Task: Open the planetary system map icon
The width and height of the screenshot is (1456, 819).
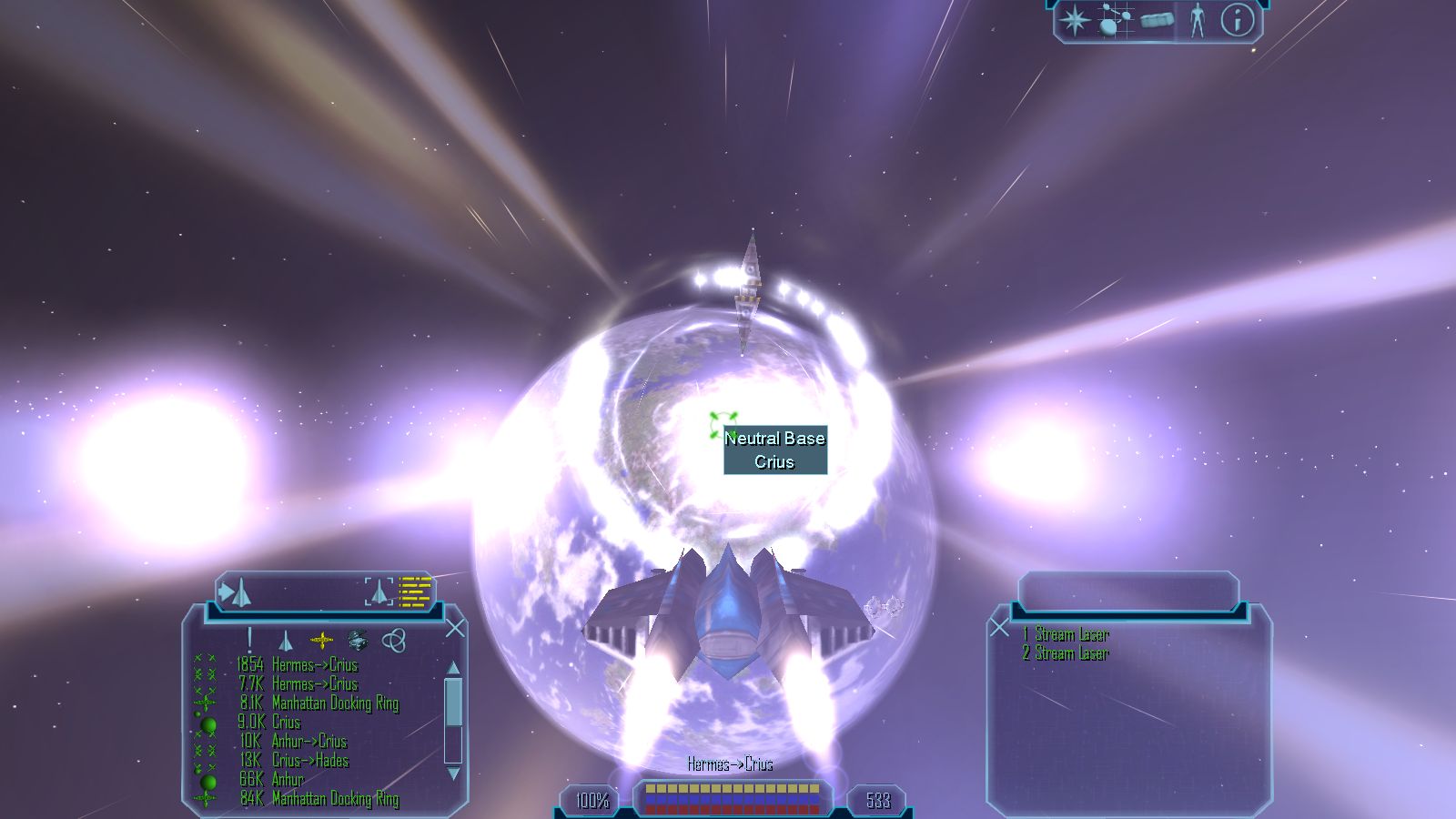Action: 1114,21
